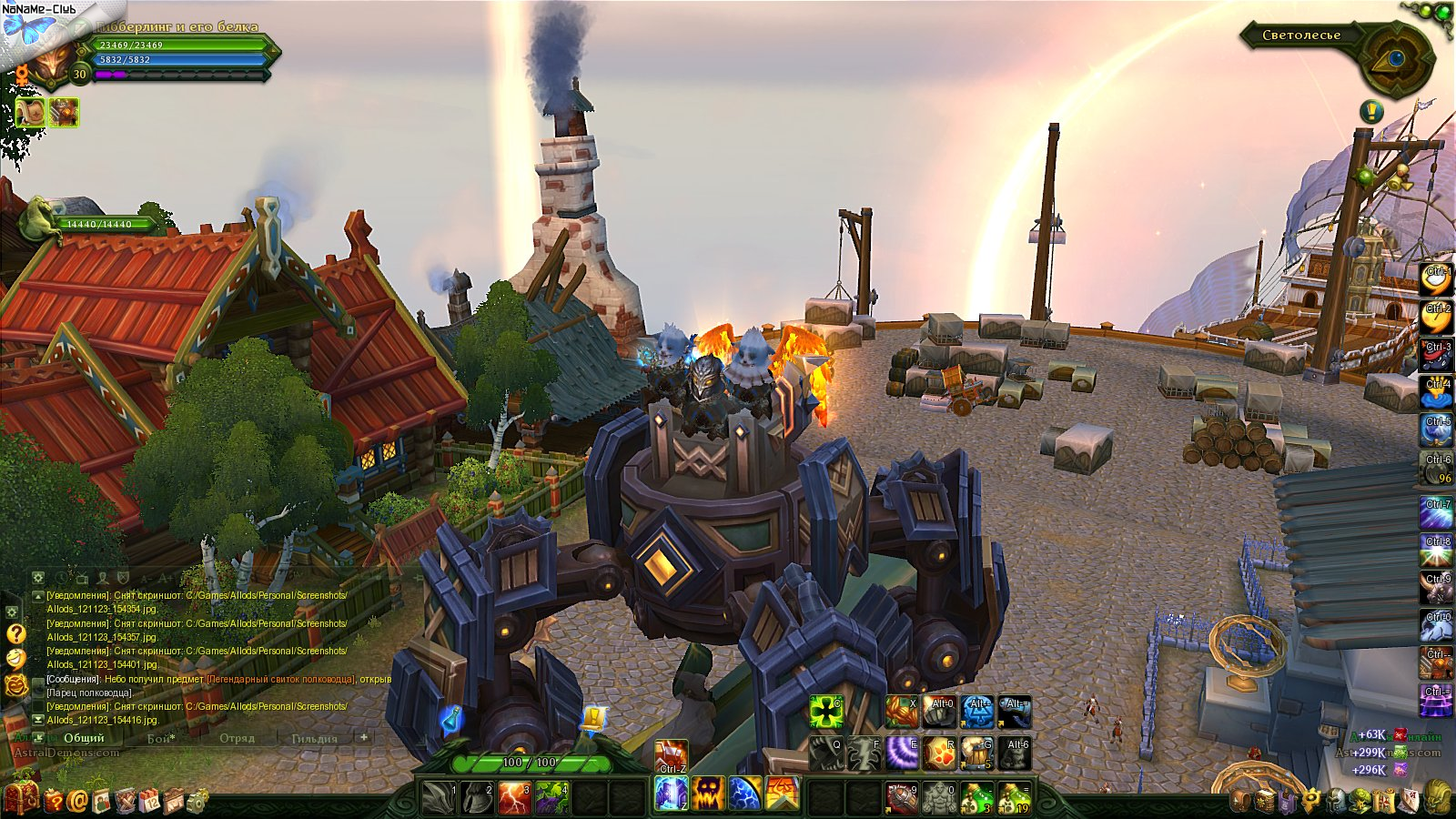Use the orange paw print ability

(x=939, y=753)
